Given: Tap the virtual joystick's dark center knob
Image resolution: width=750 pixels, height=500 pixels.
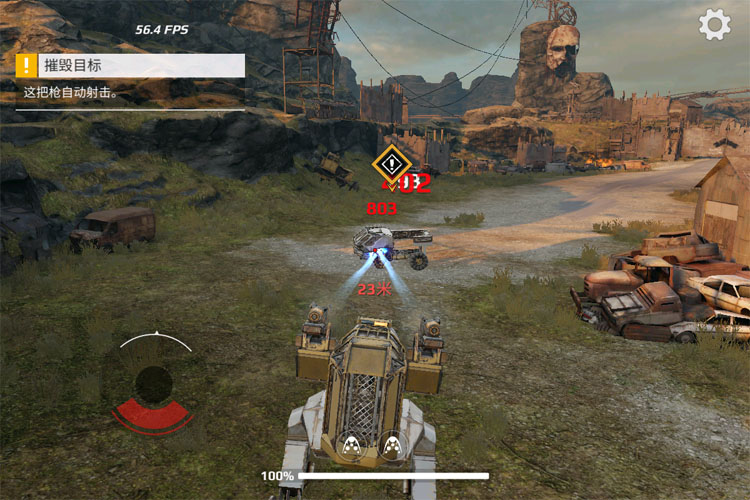Looking at the screenshot, I should 153,383.
